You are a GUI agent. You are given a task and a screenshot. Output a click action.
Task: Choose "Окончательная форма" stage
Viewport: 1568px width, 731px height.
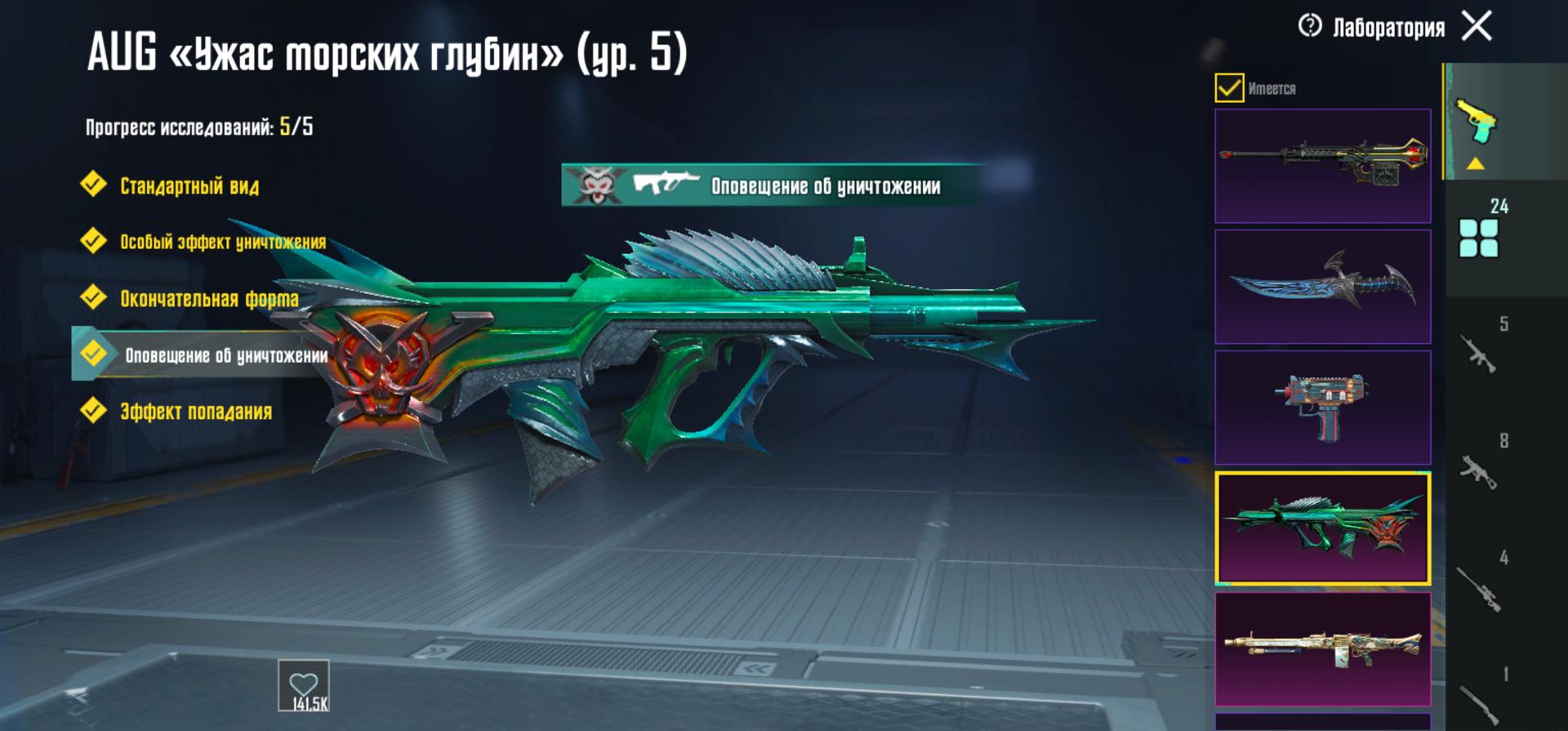pyautogui.click(x=208, y=299)
